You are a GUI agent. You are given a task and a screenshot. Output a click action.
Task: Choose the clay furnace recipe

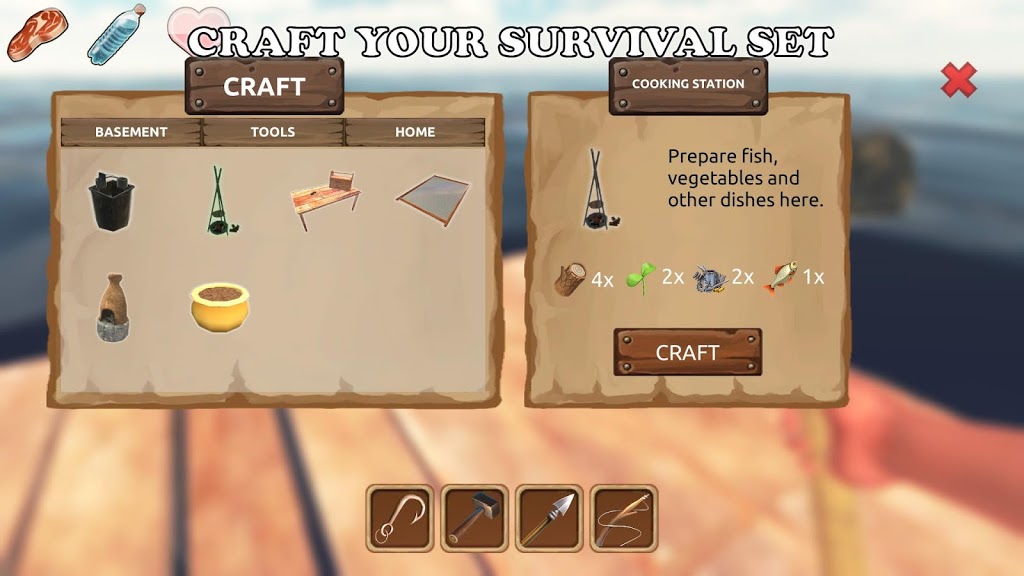[x=112, y=308]
